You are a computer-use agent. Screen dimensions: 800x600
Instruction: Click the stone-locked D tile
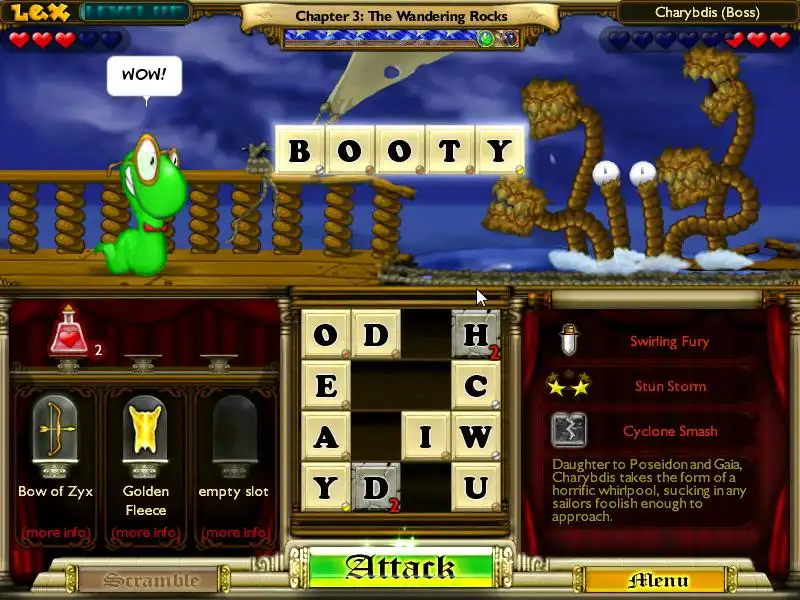pos(376,488)
